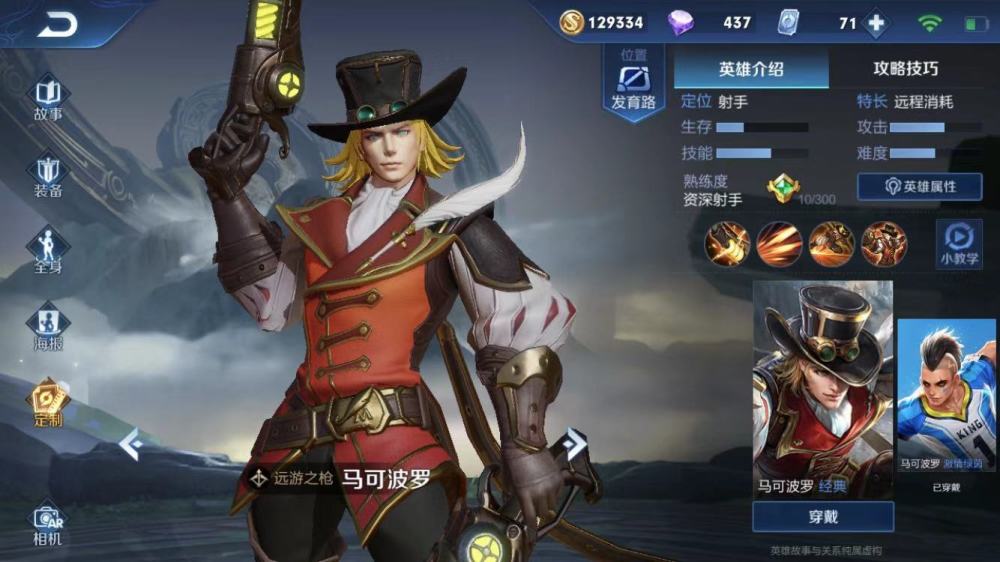
Task: Switch to the previous hero with left arrow
Action: click(130, 443)
